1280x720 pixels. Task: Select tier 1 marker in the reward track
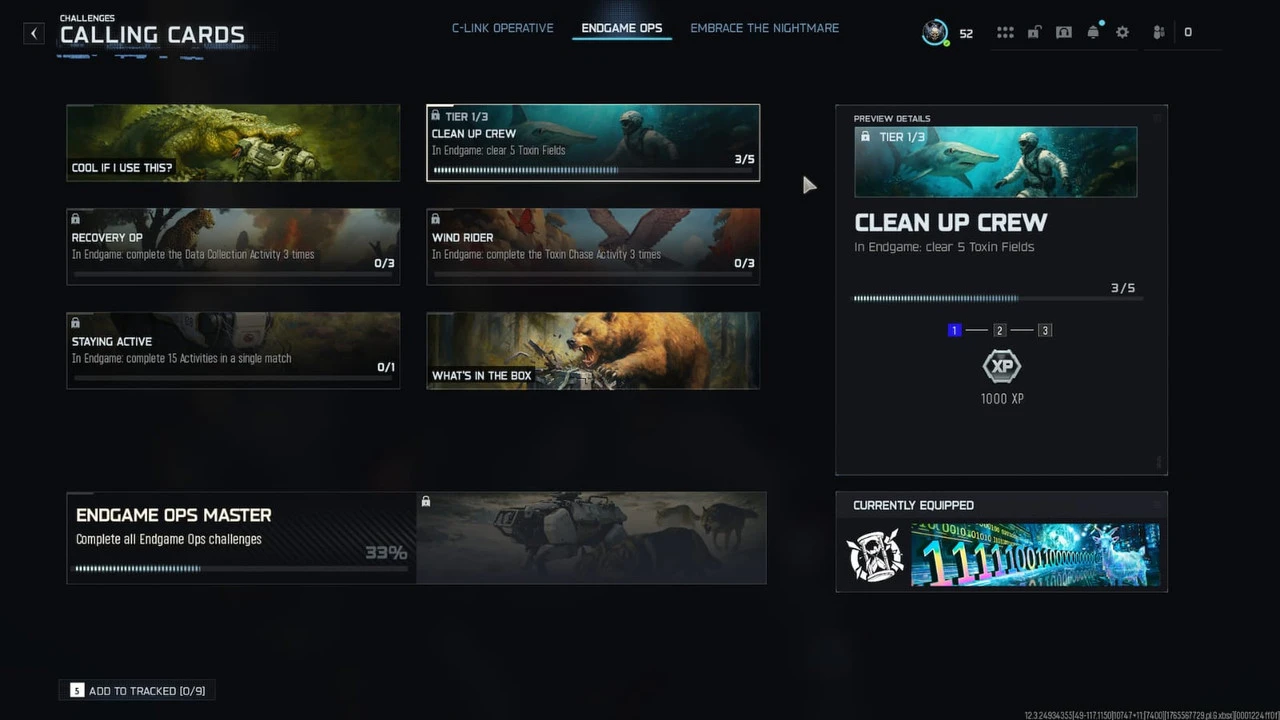coord(954,330)
